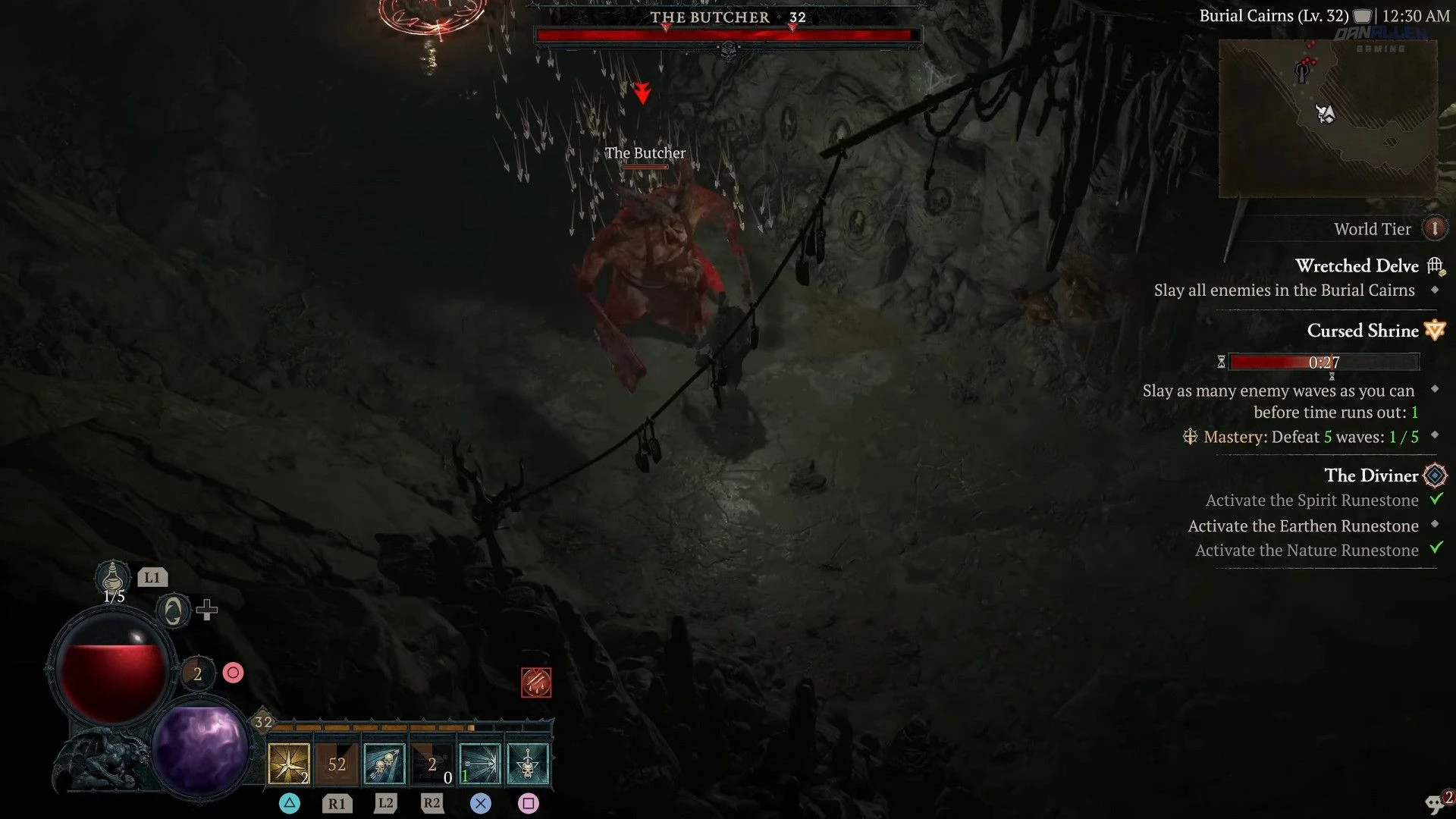The image size is (1456, 819).
Task: Open the chat bubble notification icon
Action: 1436,803
